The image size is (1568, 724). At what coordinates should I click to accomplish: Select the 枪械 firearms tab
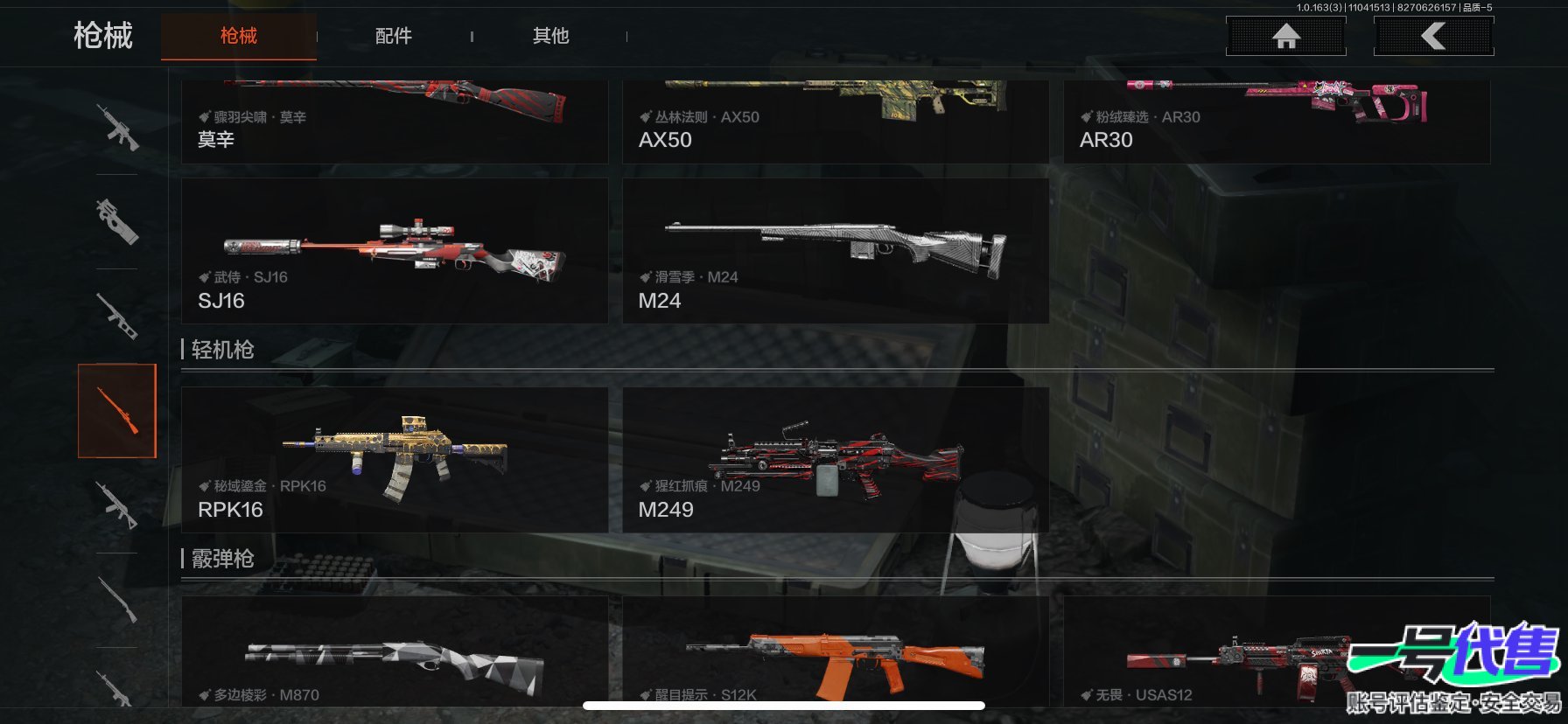[238, 36]
